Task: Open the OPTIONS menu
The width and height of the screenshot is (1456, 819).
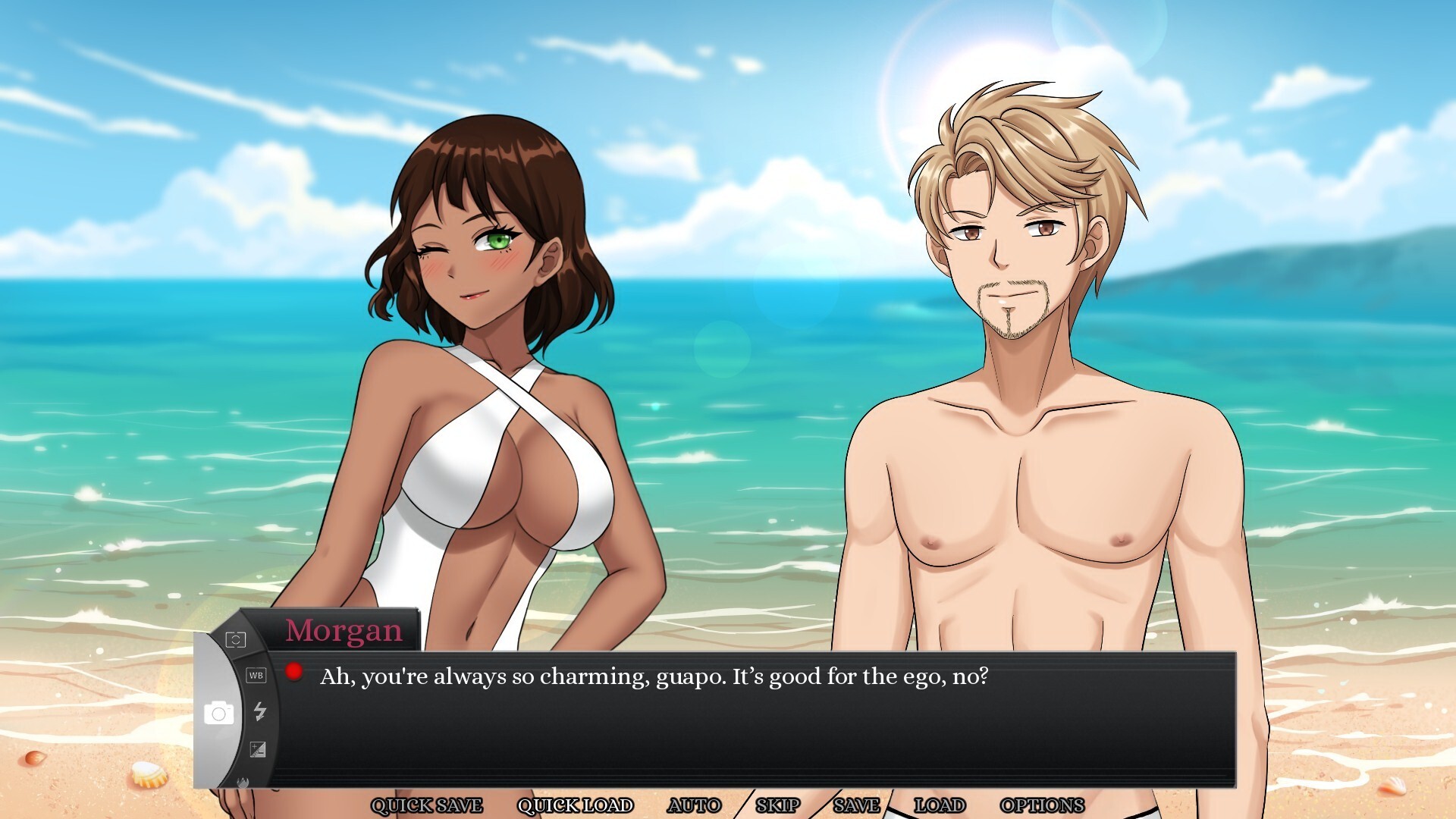Action: (1042, 805)
